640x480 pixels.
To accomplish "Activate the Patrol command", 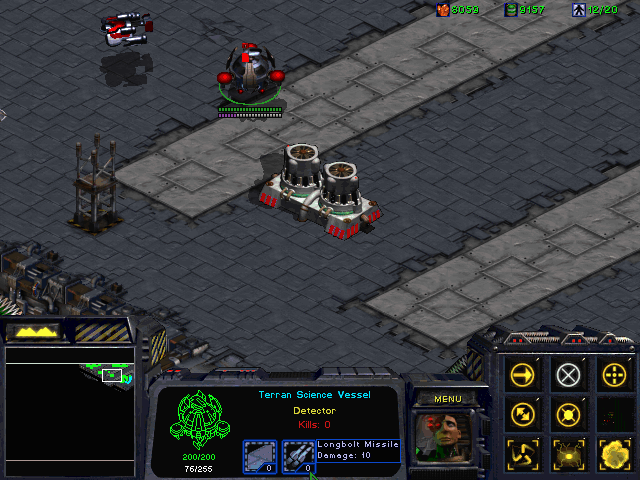I will click(524, 414).
